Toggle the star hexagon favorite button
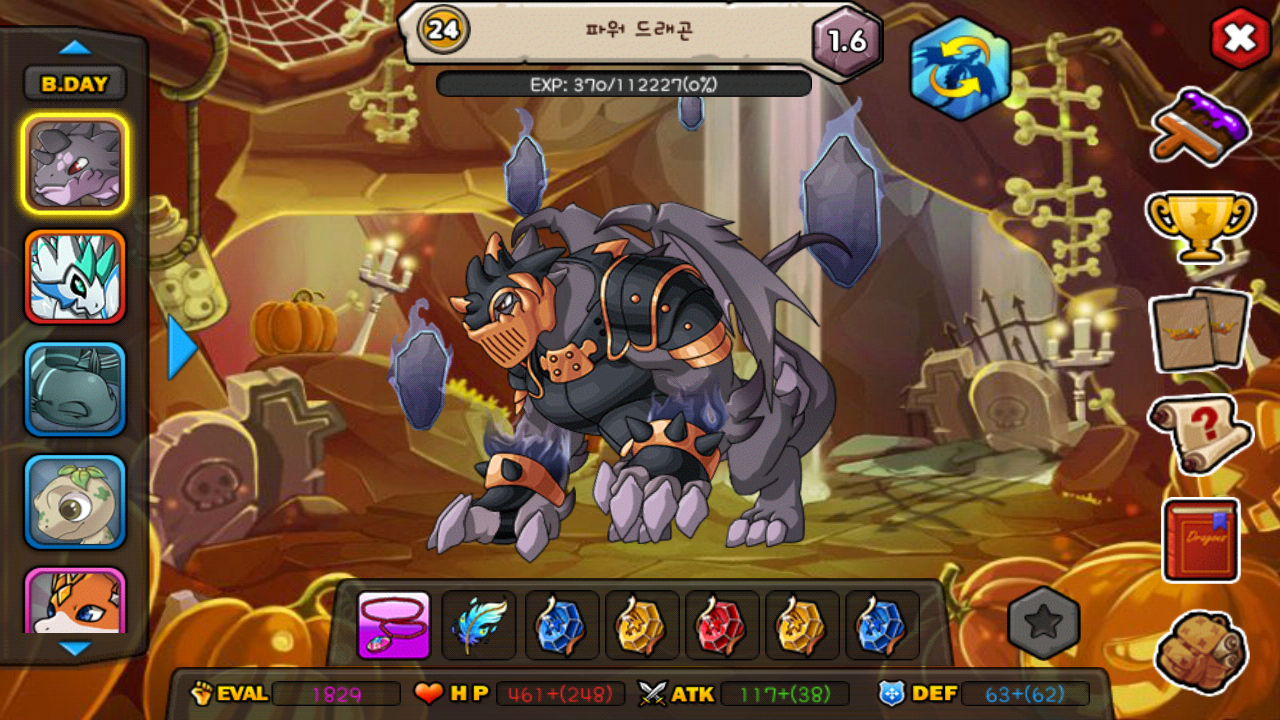Screen dimensions: 1280x720 point(1044,624)
